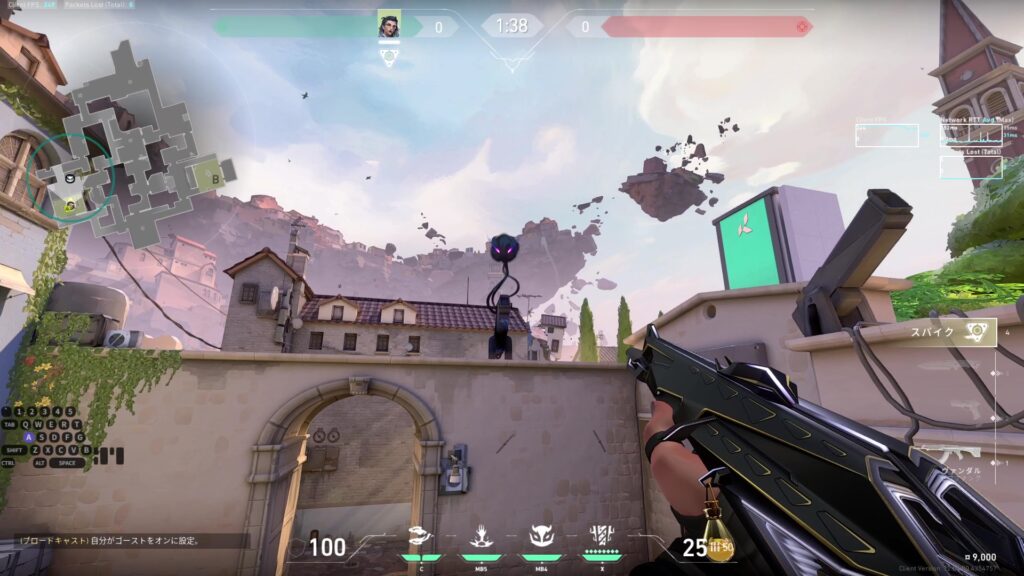Trigger the MB4 horned mask ability
Viewport: 1024px width, 576px height.
coord(541,538)
